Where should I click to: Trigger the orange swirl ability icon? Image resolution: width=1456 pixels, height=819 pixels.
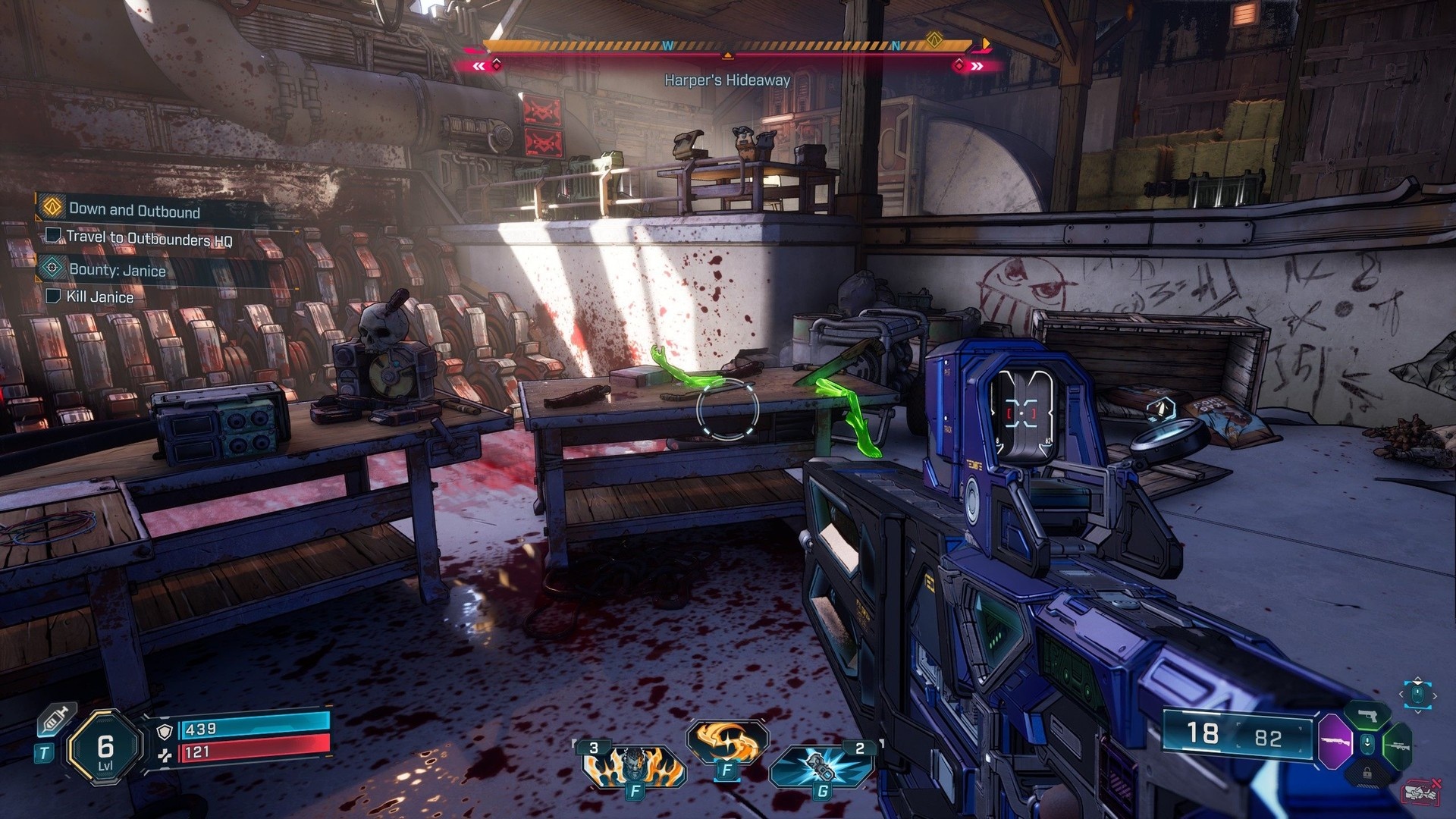coord(727,742)
